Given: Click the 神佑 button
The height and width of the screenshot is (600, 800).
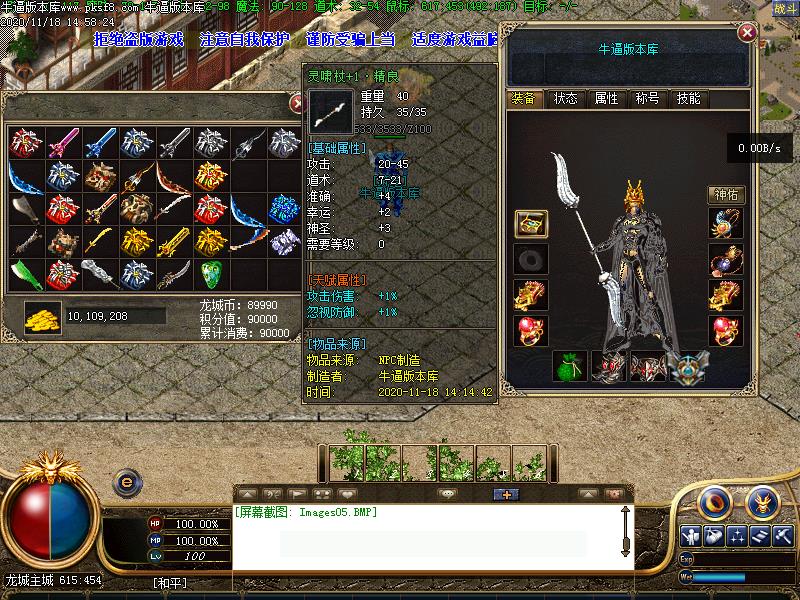Looking at the screenshot, I should [x=726, y=195].
